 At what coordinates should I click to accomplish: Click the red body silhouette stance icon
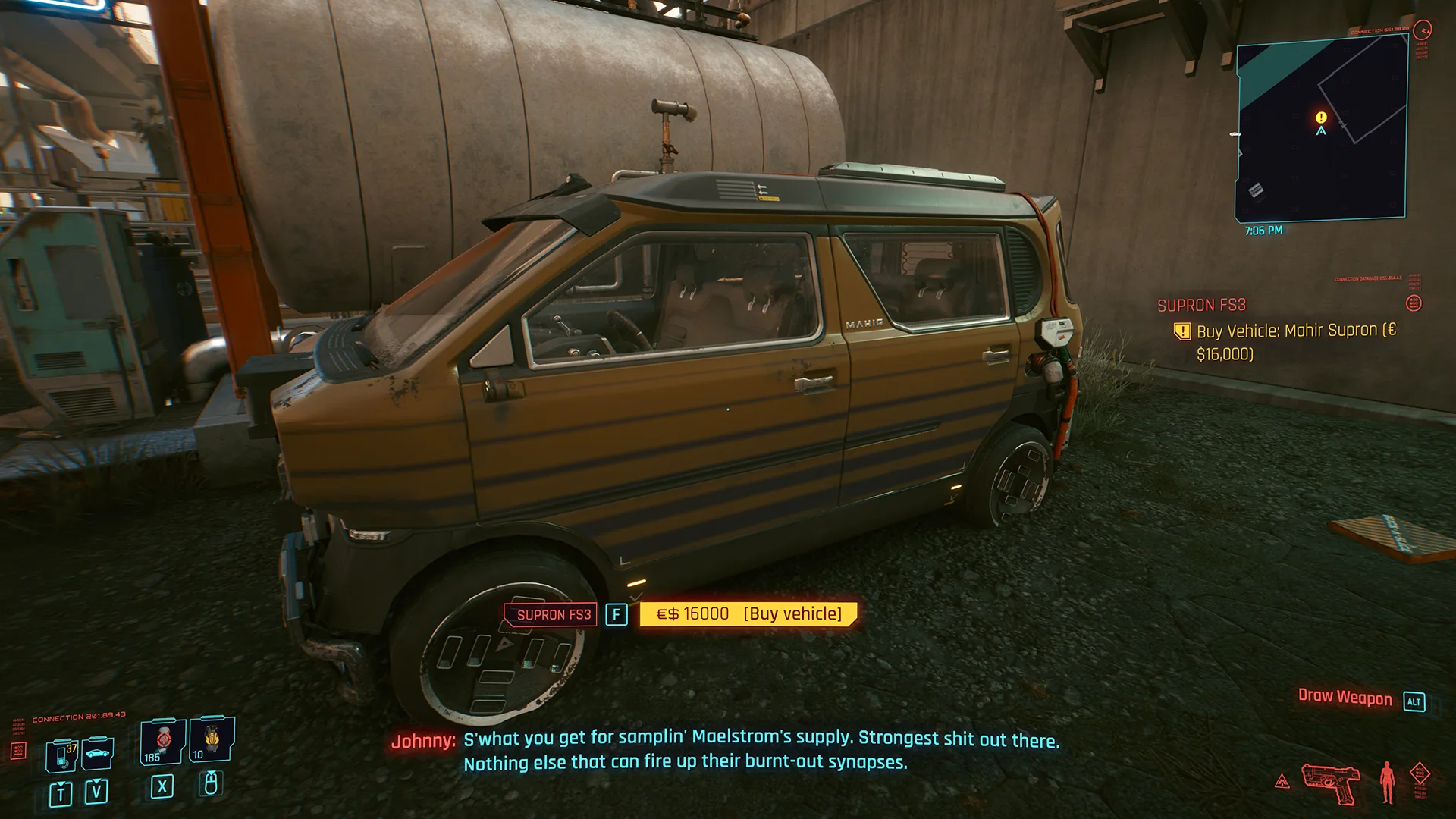pos(1388,783)
